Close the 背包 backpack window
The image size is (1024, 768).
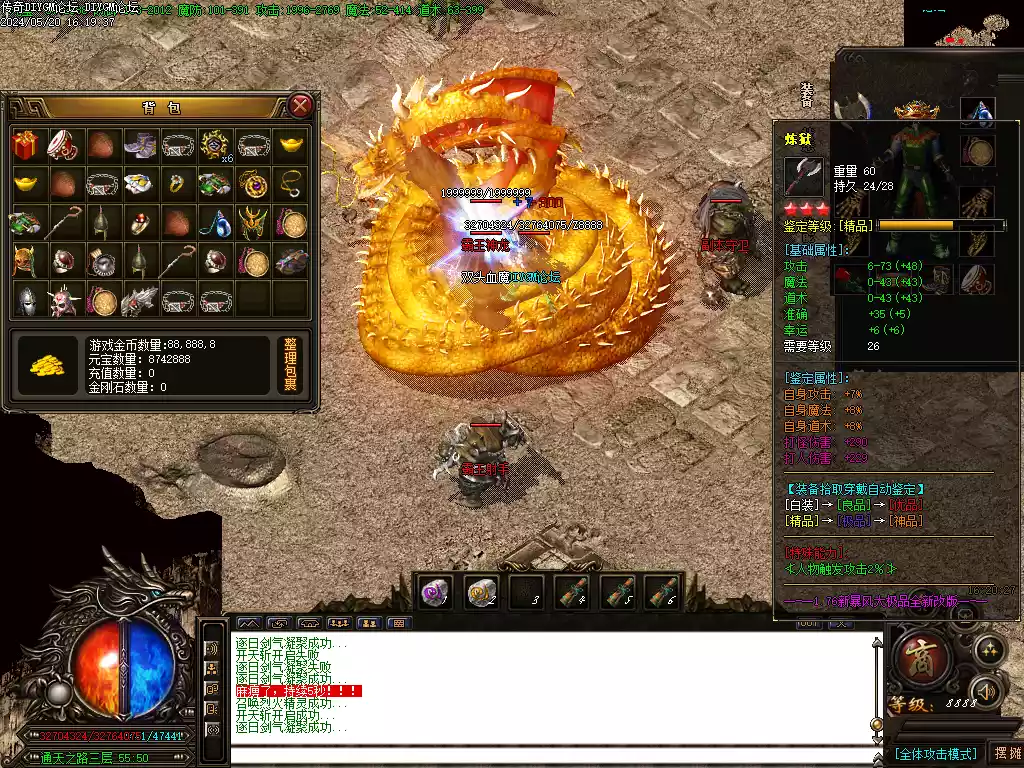pyautogui.click(x=300, y=105)
